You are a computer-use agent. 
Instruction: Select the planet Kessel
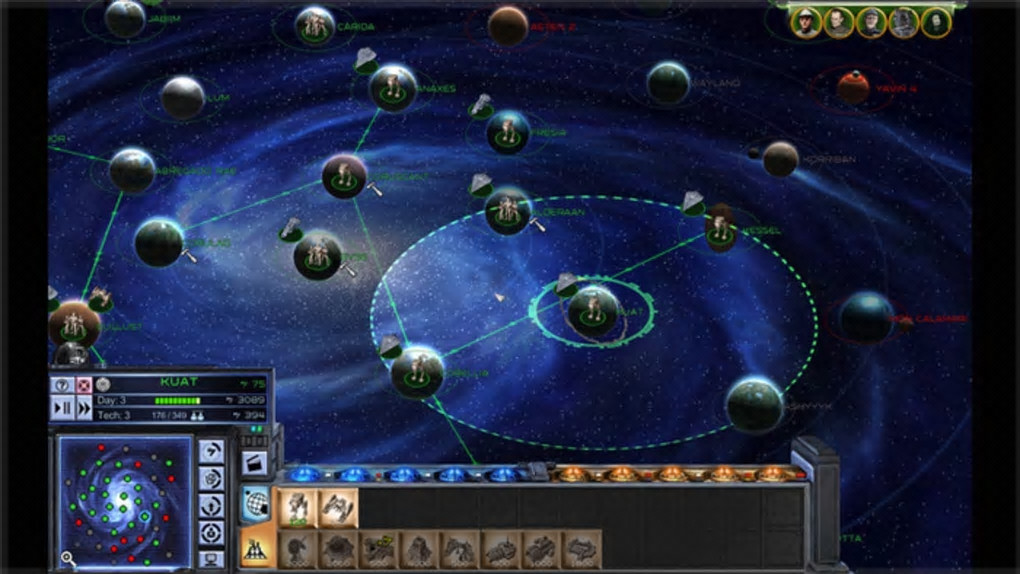(721, 229)
